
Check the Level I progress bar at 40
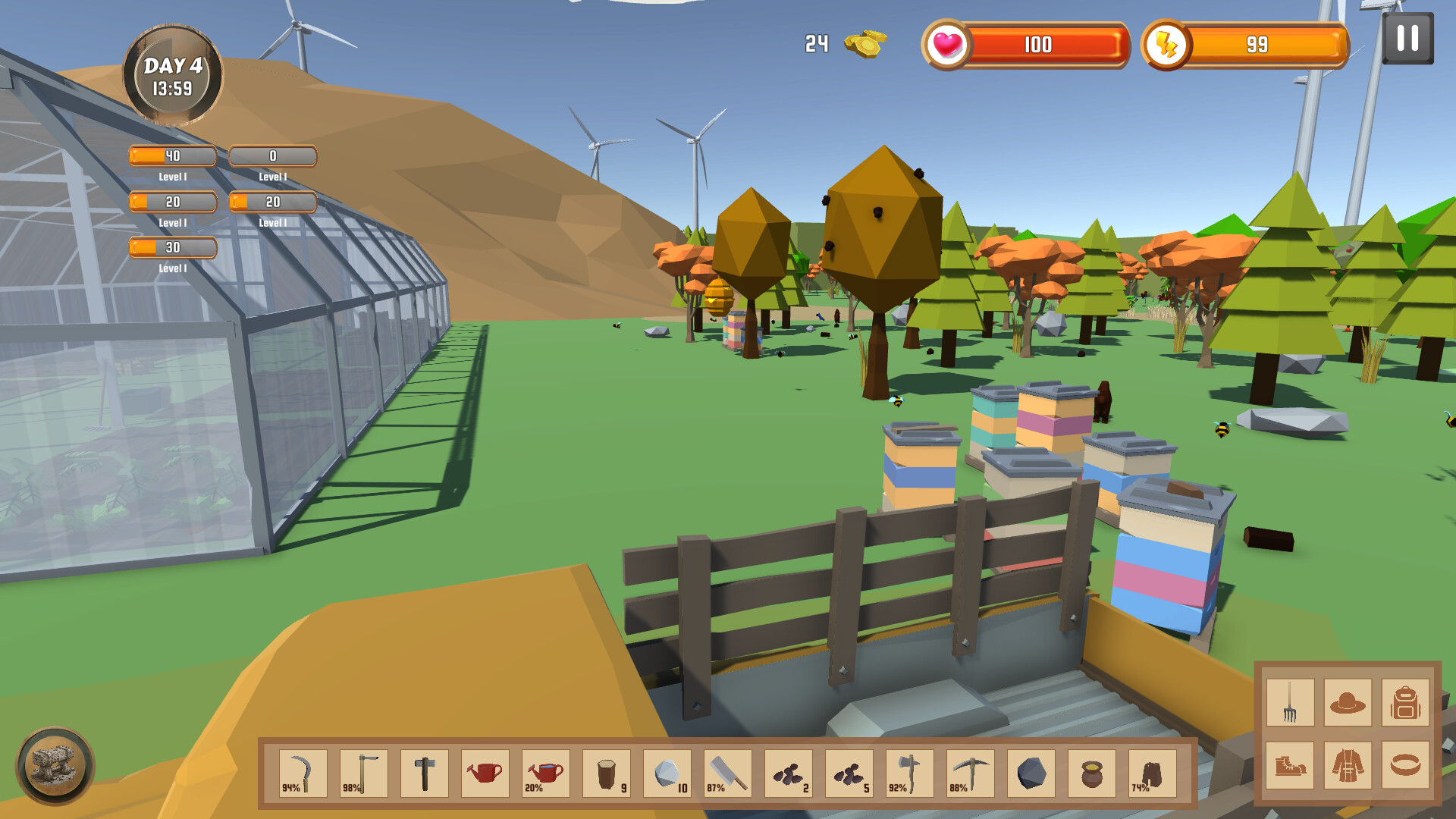tap(172, 155)
